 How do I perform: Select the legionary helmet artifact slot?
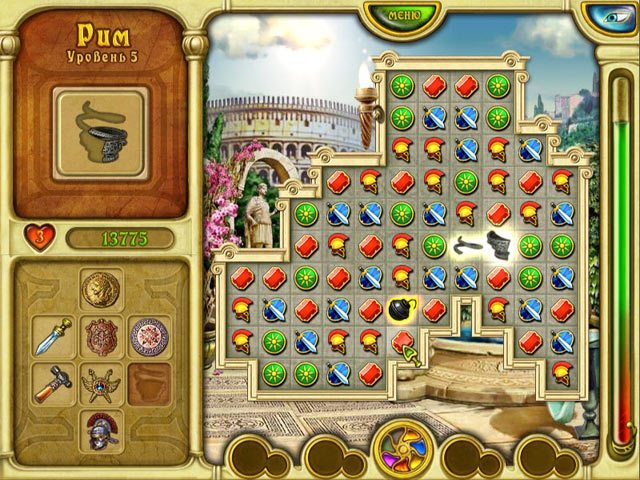tap(100, 429)
